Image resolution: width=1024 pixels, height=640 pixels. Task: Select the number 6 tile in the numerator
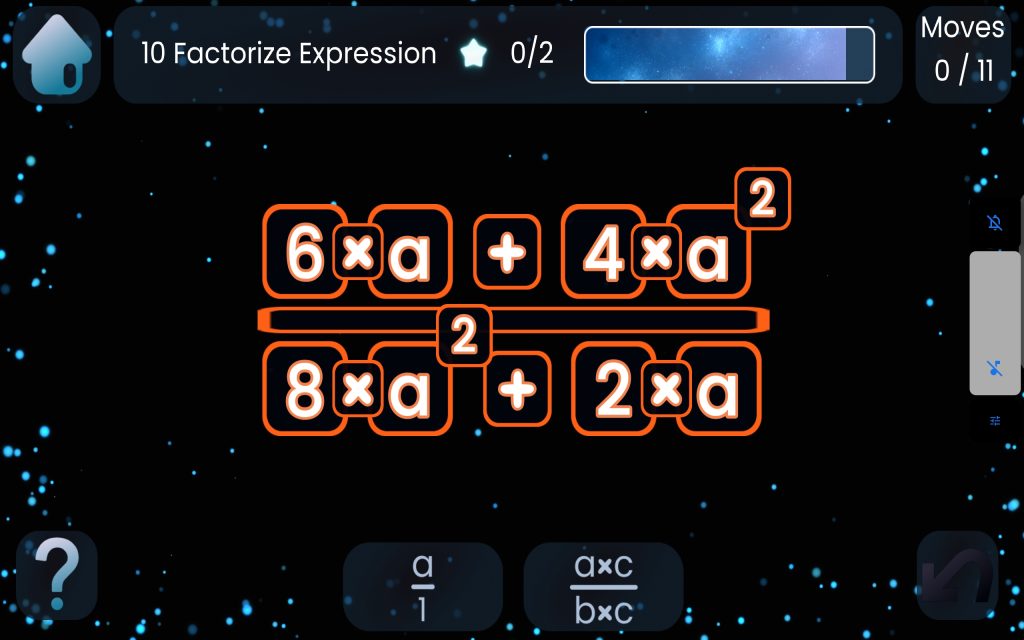[x=305, y=252]
